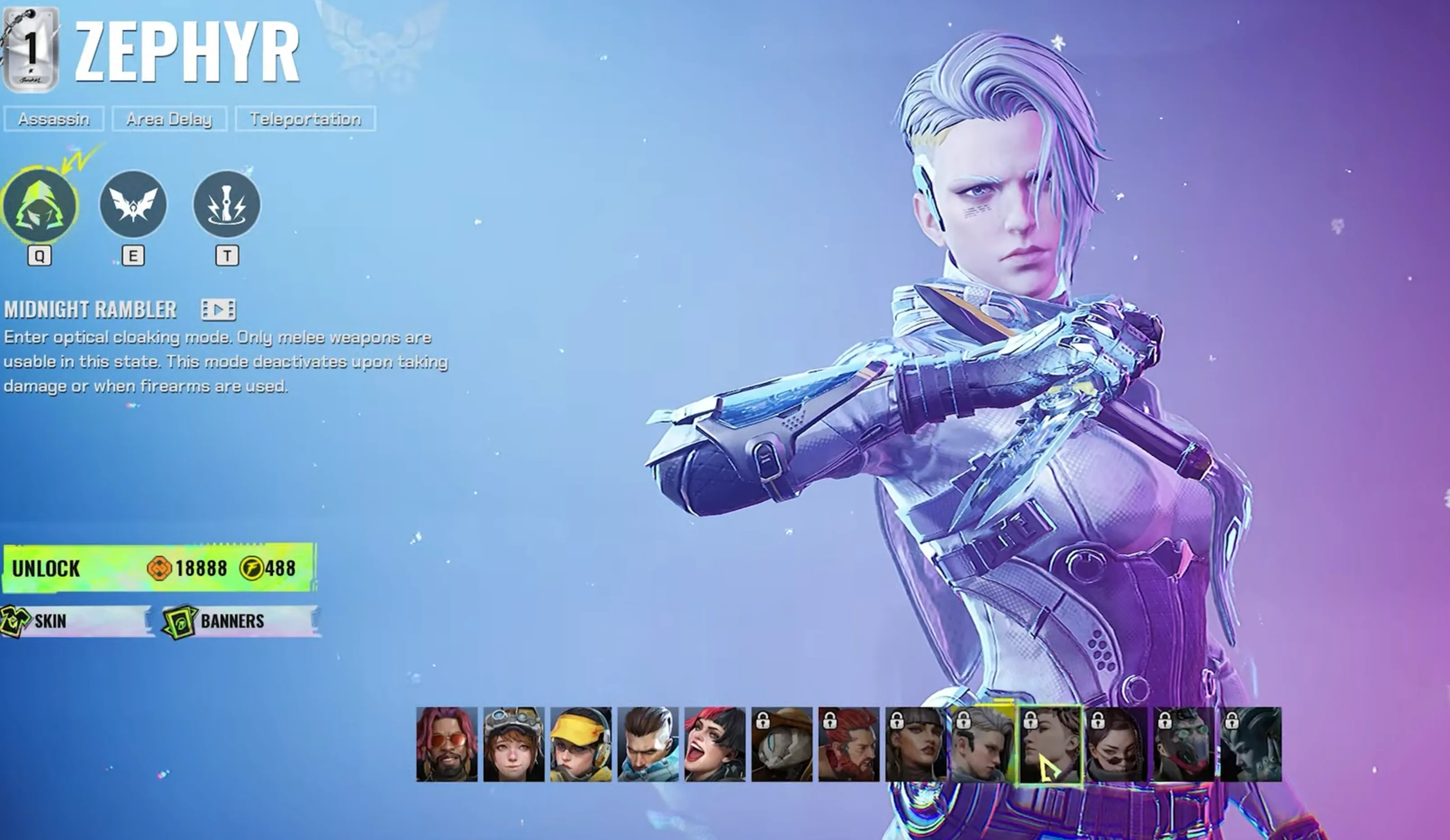
Task: Click the Assassin role tag
Action: coord(54,119)
